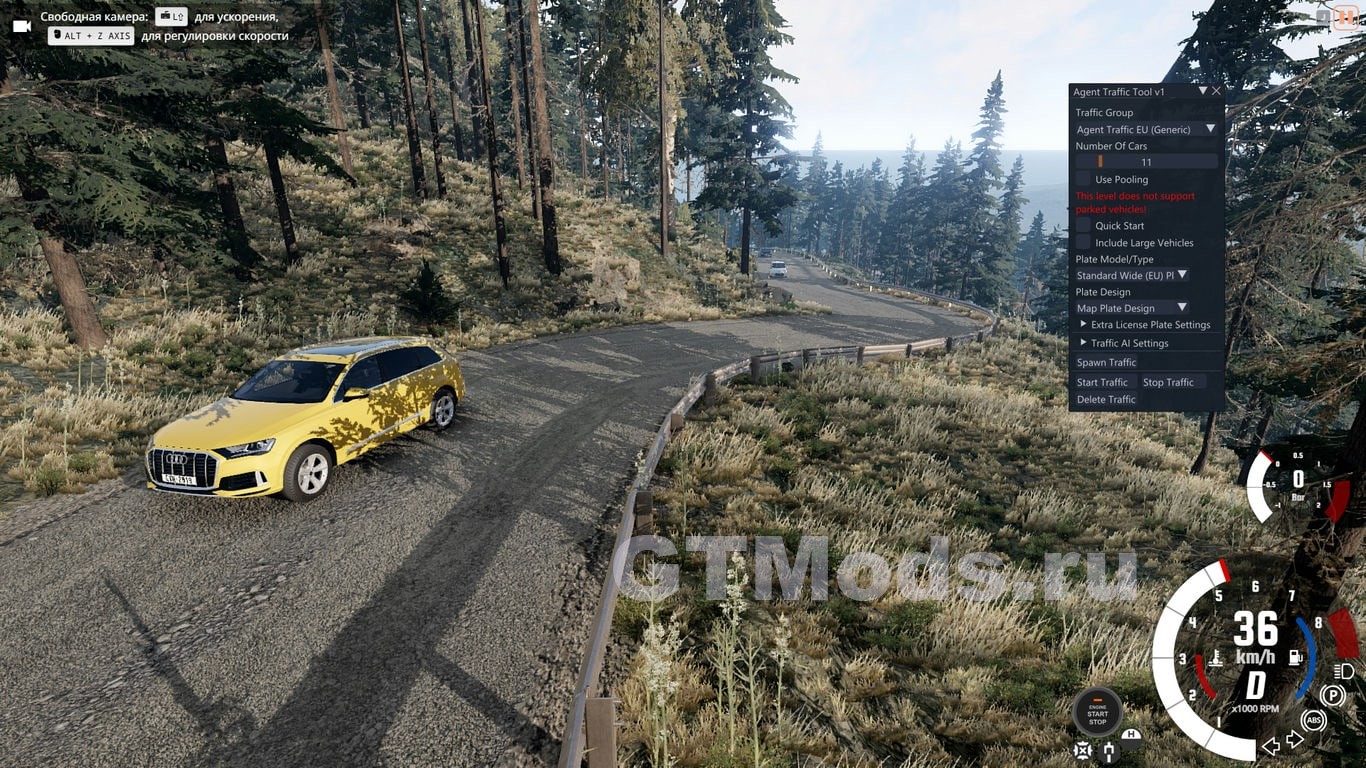Open the Plate Model/Type dropdown
This screenshot has height=768, width=1366.
[x=1132, y=275]
